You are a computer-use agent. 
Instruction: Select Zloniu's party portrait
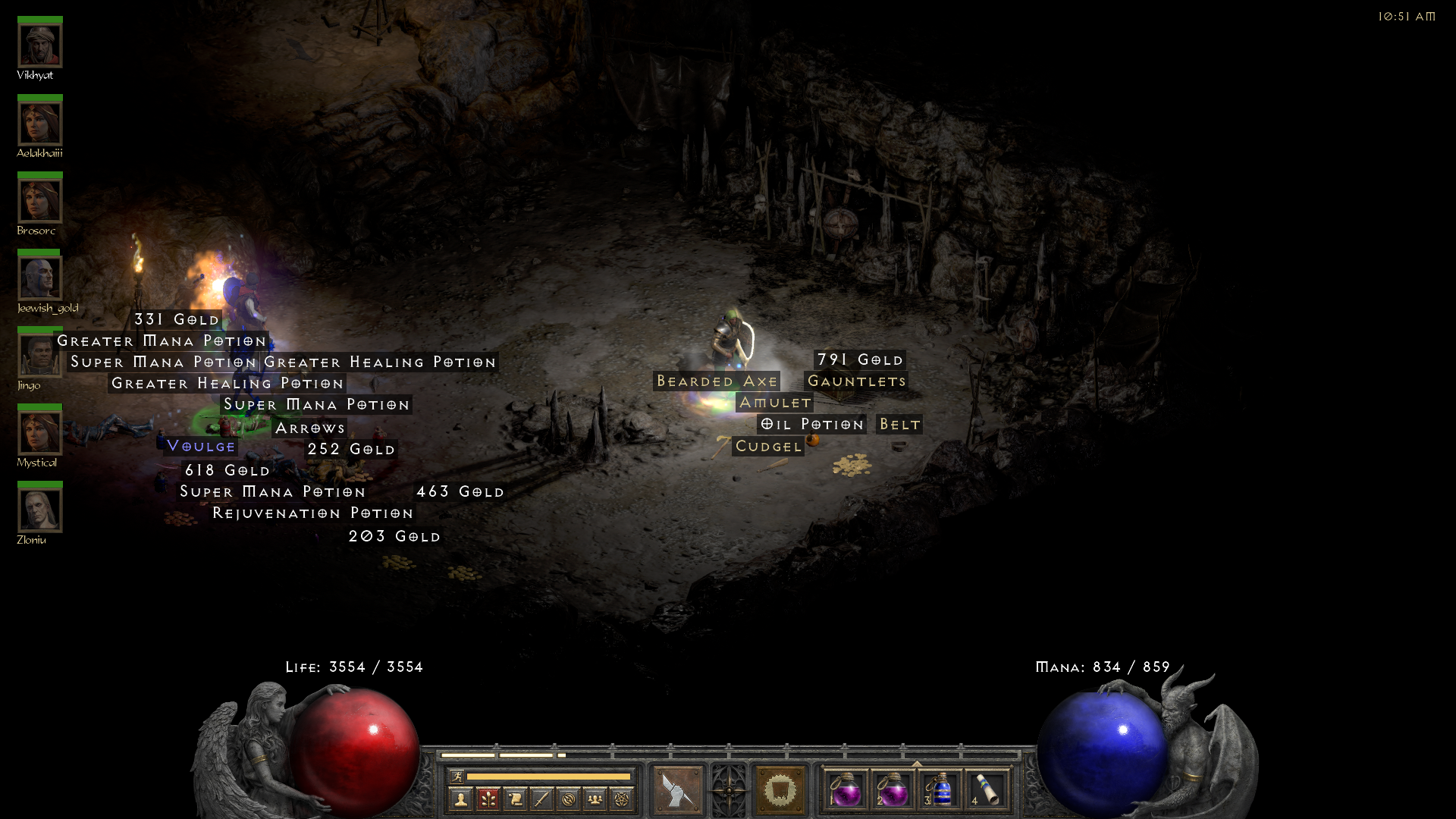40,510
